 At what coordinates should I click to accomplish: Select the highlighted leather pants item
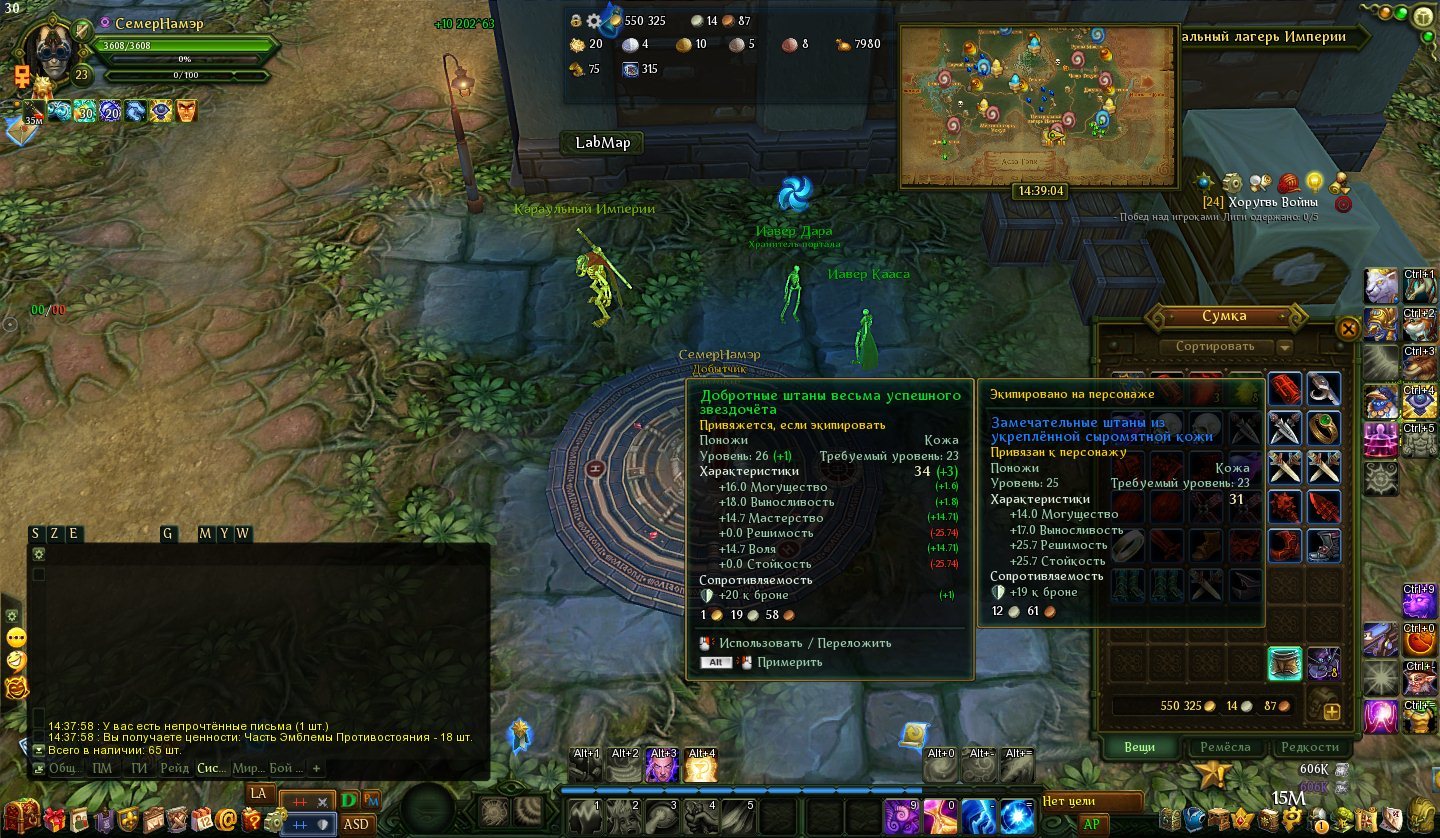[1284, 662]
